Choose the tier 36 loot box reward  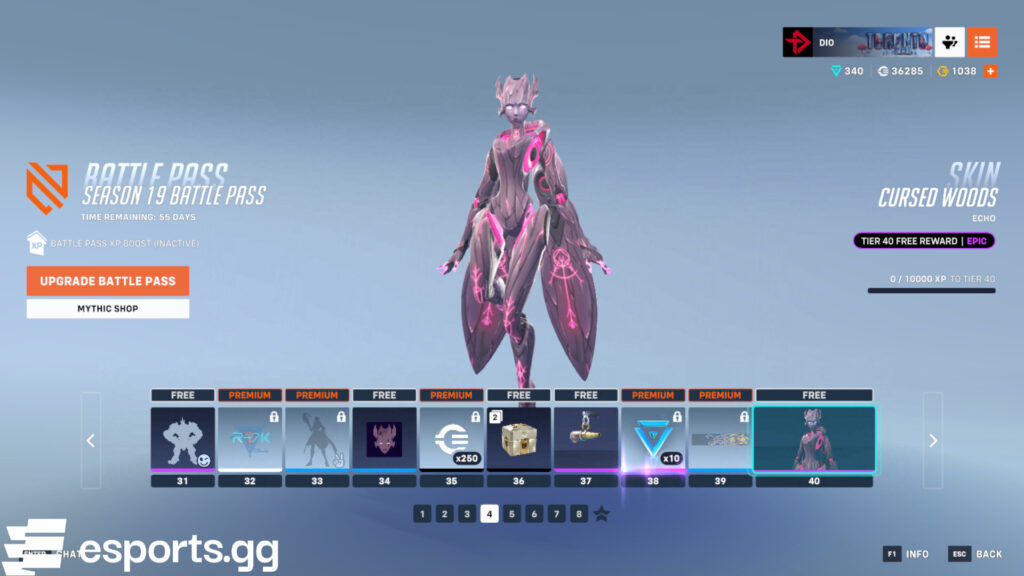tap(518, 438)
